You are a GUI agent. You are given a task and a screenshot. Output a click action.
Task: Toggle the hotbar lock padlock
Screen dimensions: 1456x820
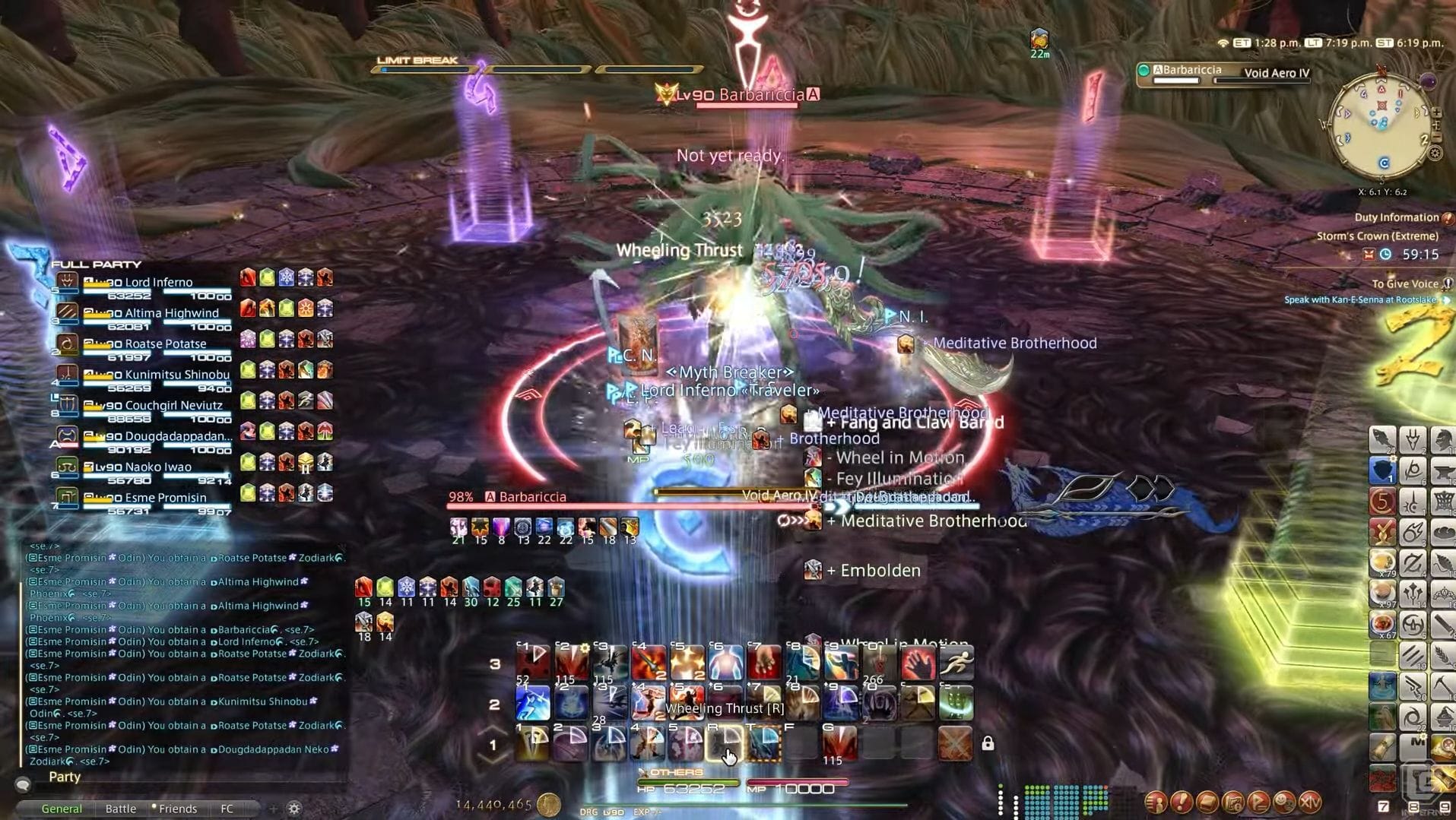coord(988,743)
